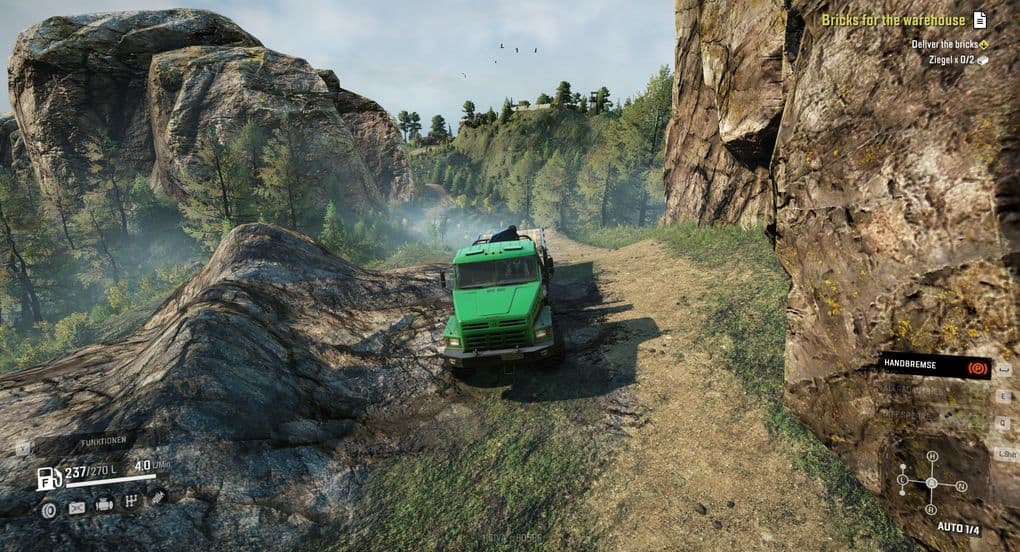Shift to H gear on the gear selector
This screenshot has width=1020, height=552.
[932, 457]
